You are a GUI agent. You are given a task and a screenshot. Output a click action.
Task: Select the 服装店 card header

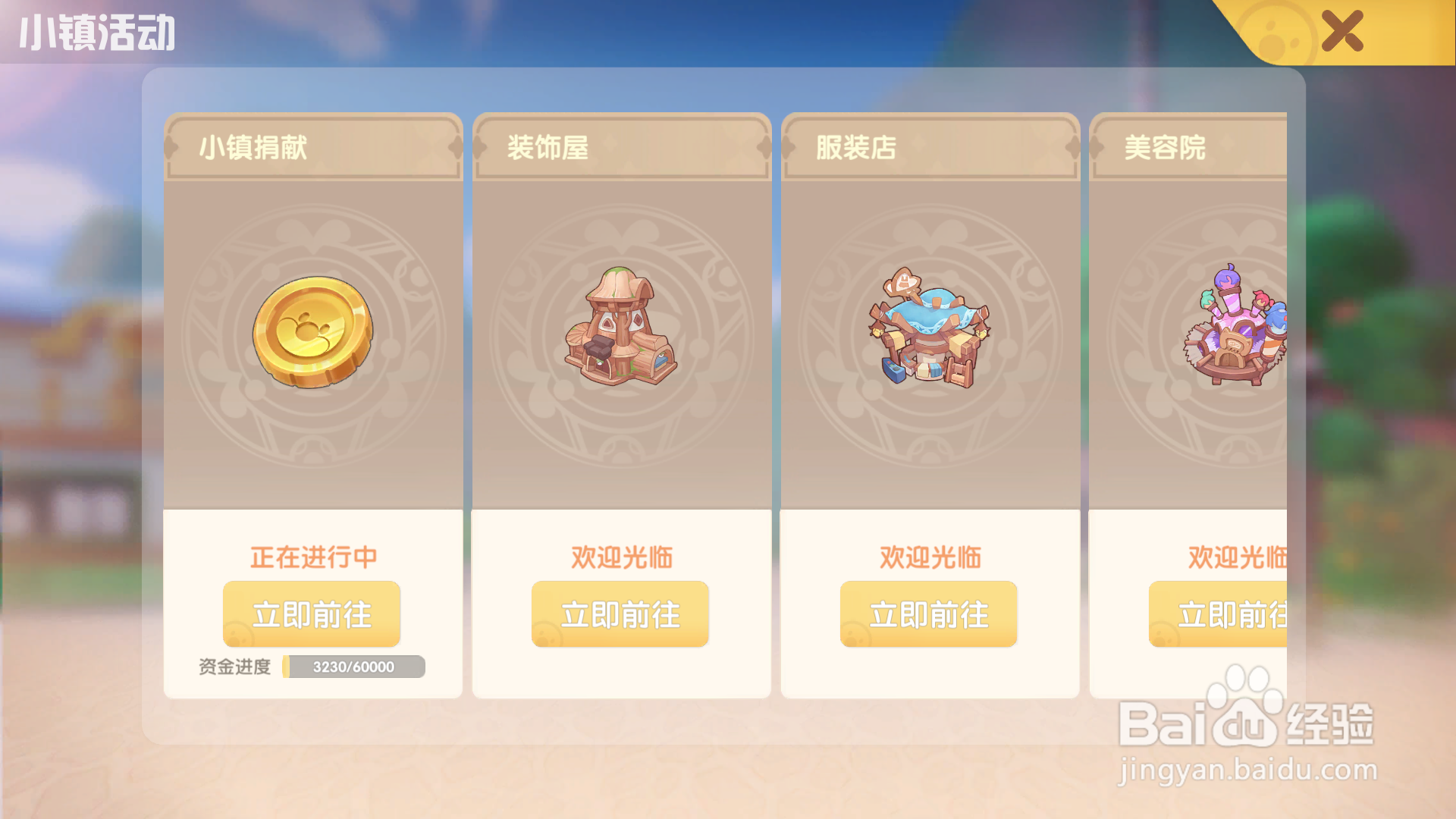pos(929,149)
